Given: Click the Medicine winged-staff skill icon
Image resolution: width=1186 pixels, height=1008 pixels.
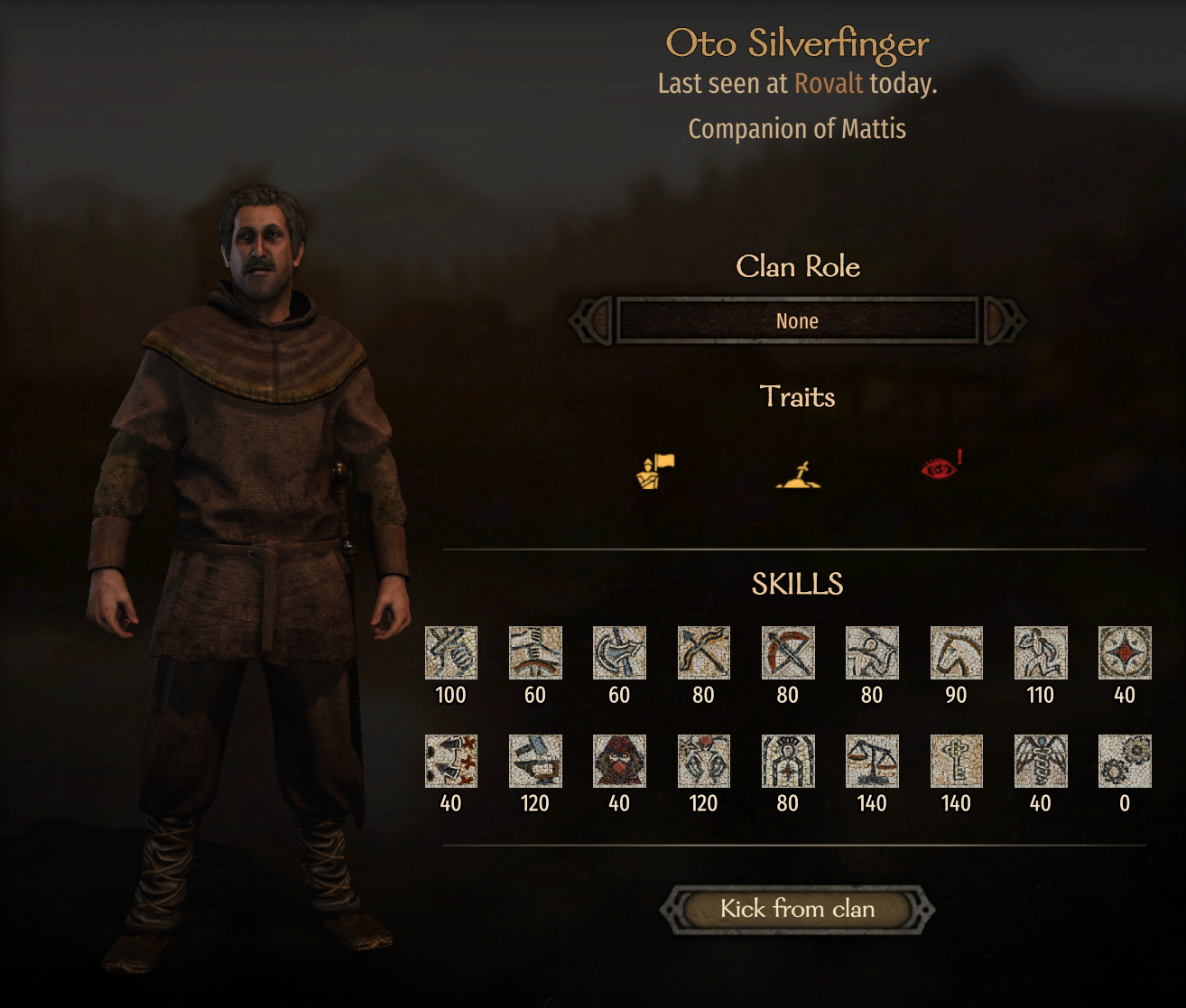Looking at the screenshot, I should (1040, 761).
